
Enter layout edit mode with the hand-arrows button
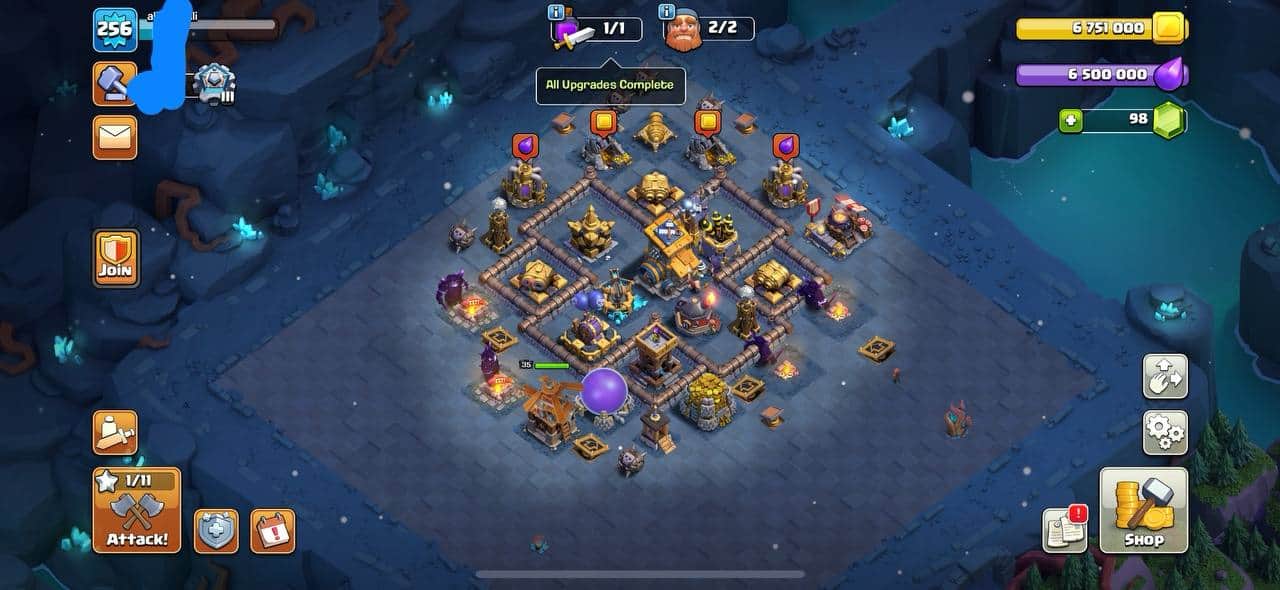(1165, 376)
